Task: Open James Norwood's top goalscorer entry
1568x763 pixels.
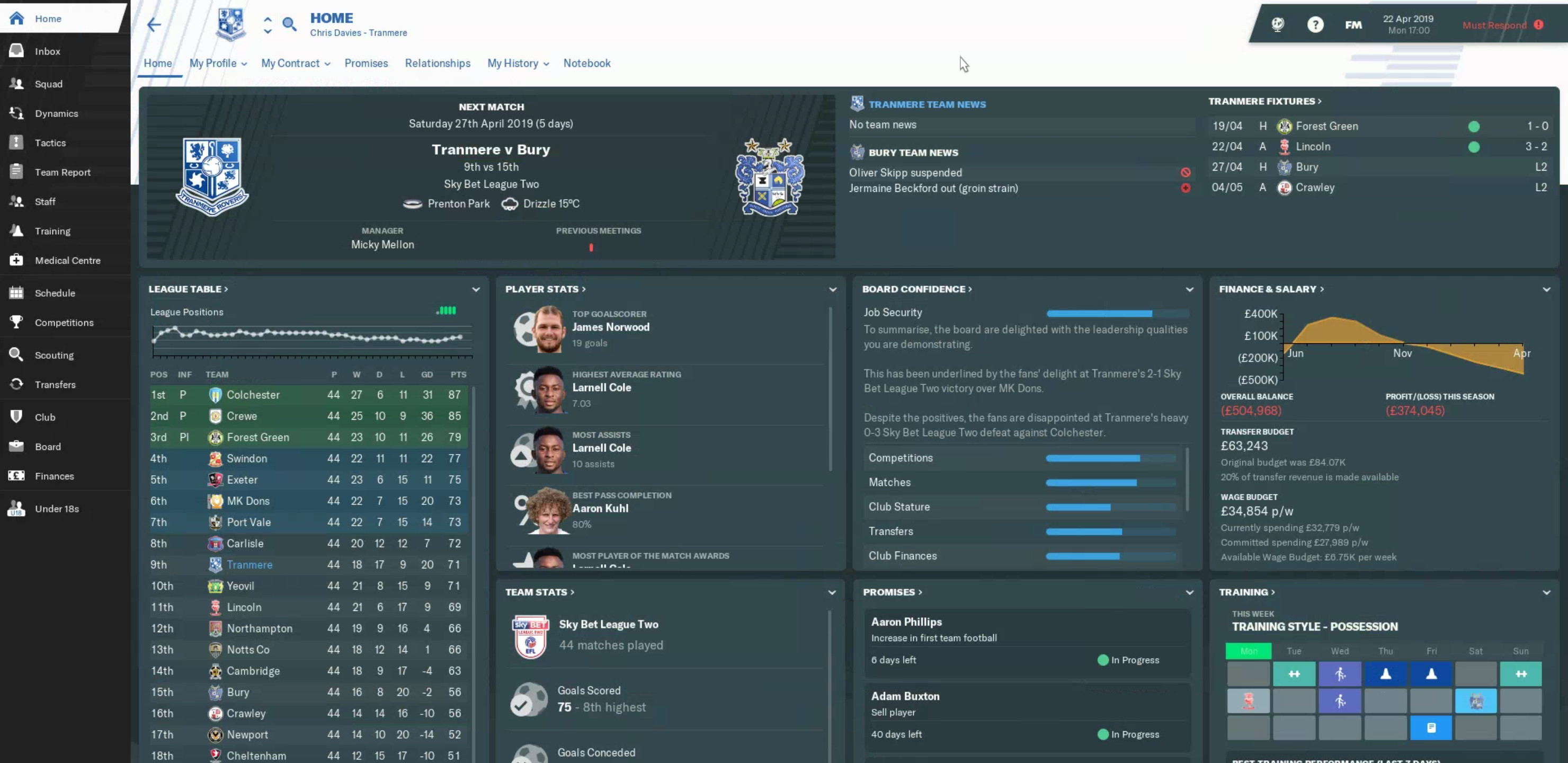Action: click(610, 327)
